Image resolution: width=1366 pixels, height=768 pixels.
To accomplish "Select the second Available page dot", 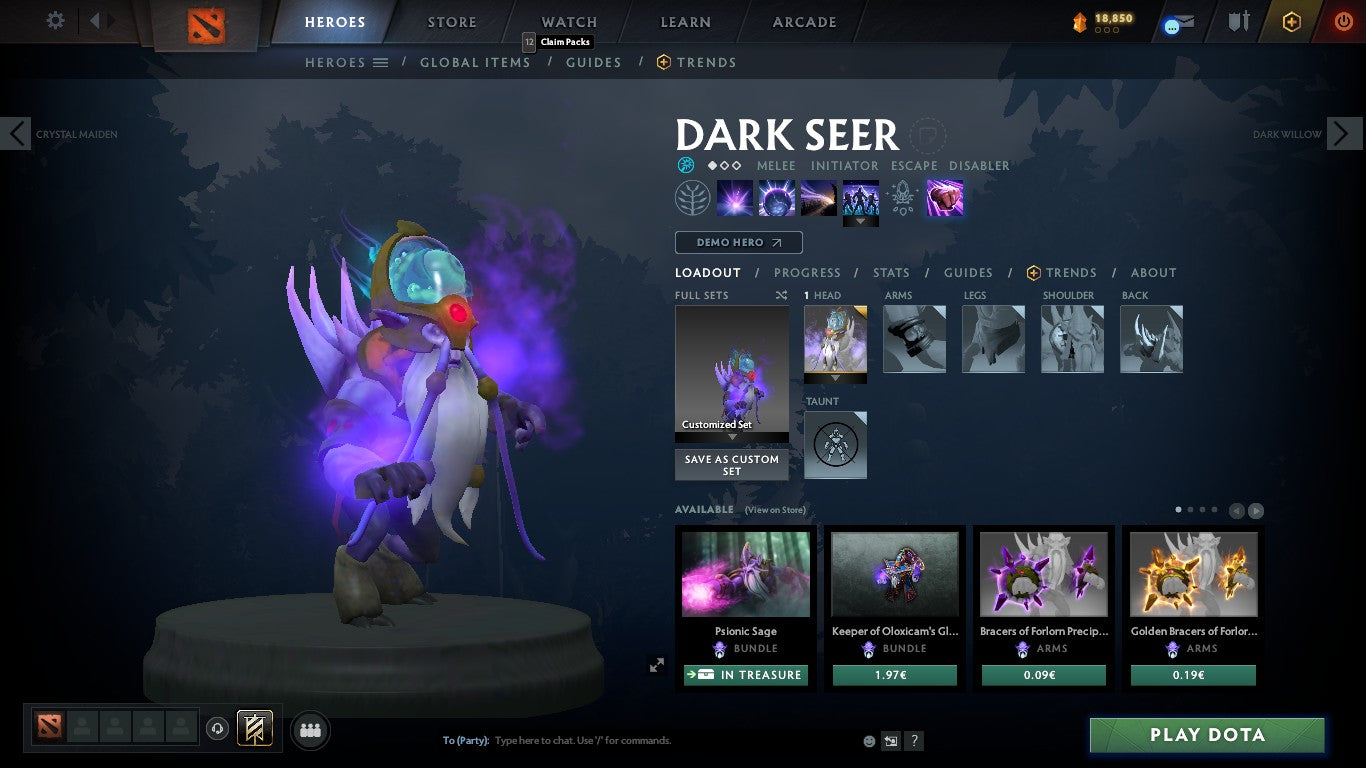I will (1191, 509).
